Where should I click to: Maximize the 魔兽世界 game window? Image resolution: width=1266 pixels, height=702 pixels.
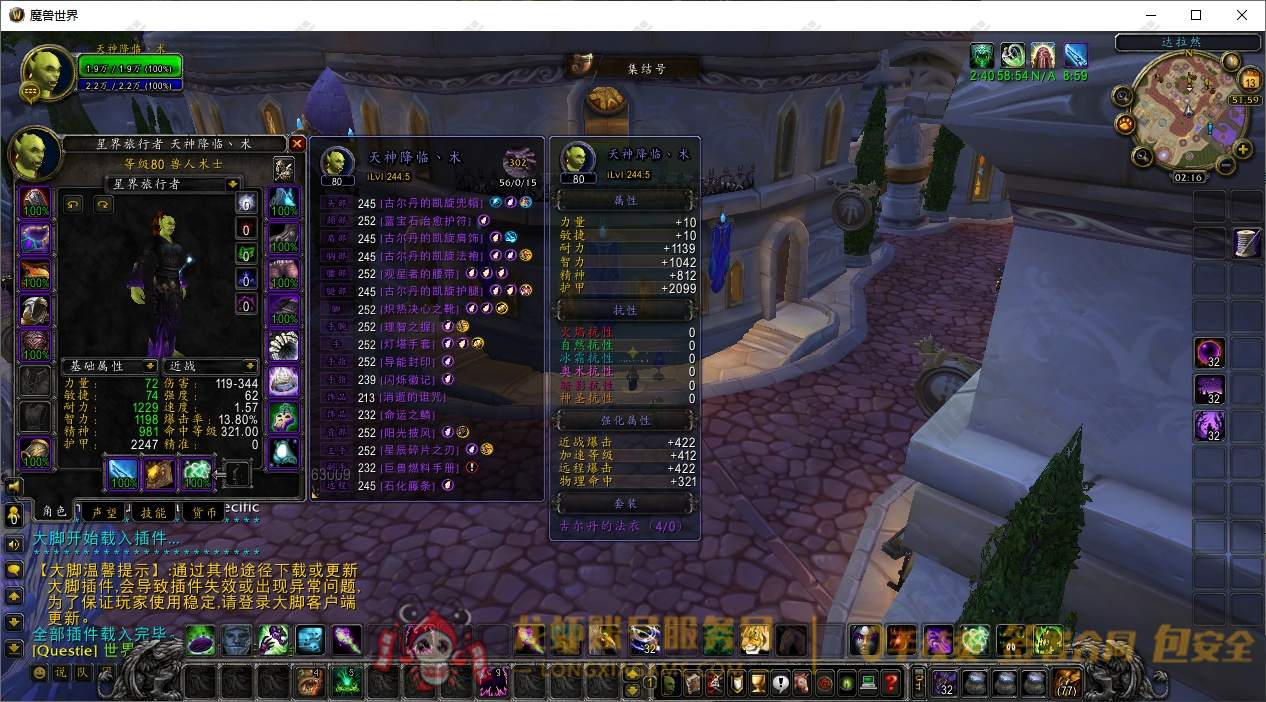coord(1196,15)
